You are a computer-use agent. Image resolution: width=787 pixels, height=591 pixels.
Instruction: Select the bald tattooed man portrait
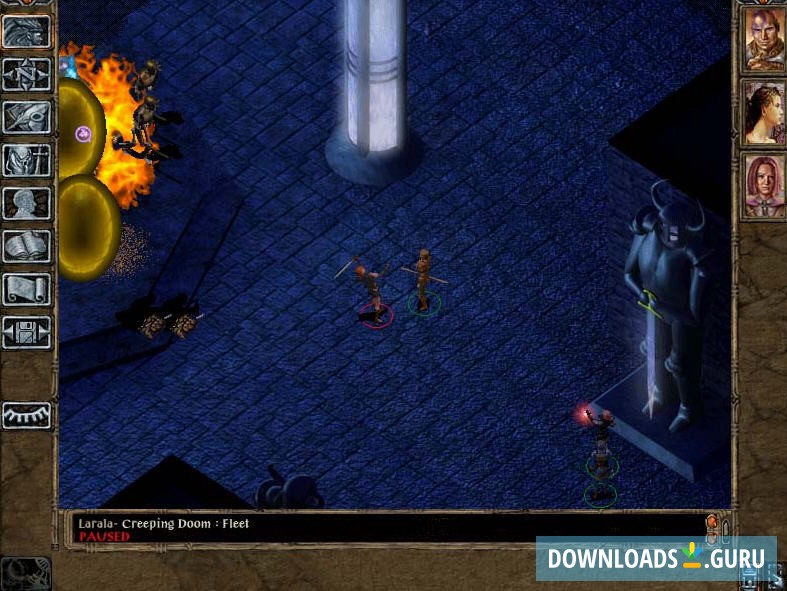click(x=762, y=40)
